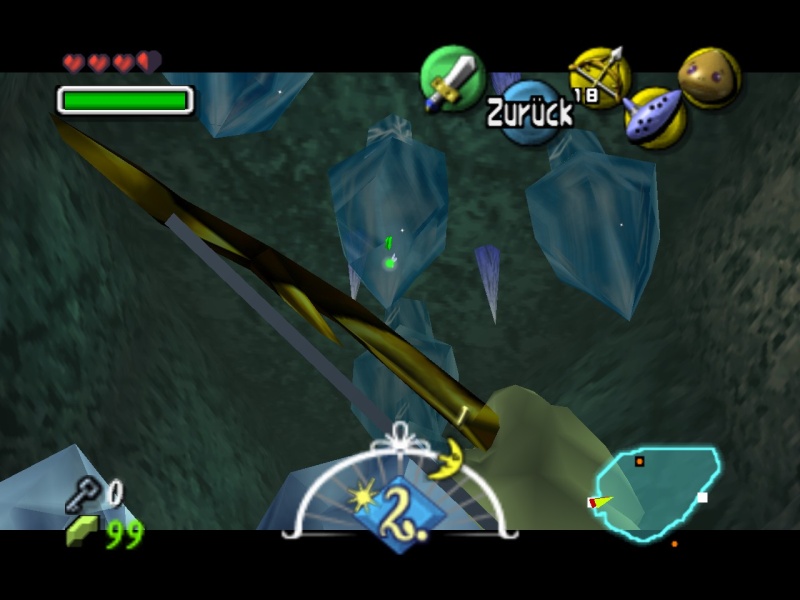The image size is (800, 600).
Task: Open the cyan-outlined minimap
Action: tap(657, 493)
